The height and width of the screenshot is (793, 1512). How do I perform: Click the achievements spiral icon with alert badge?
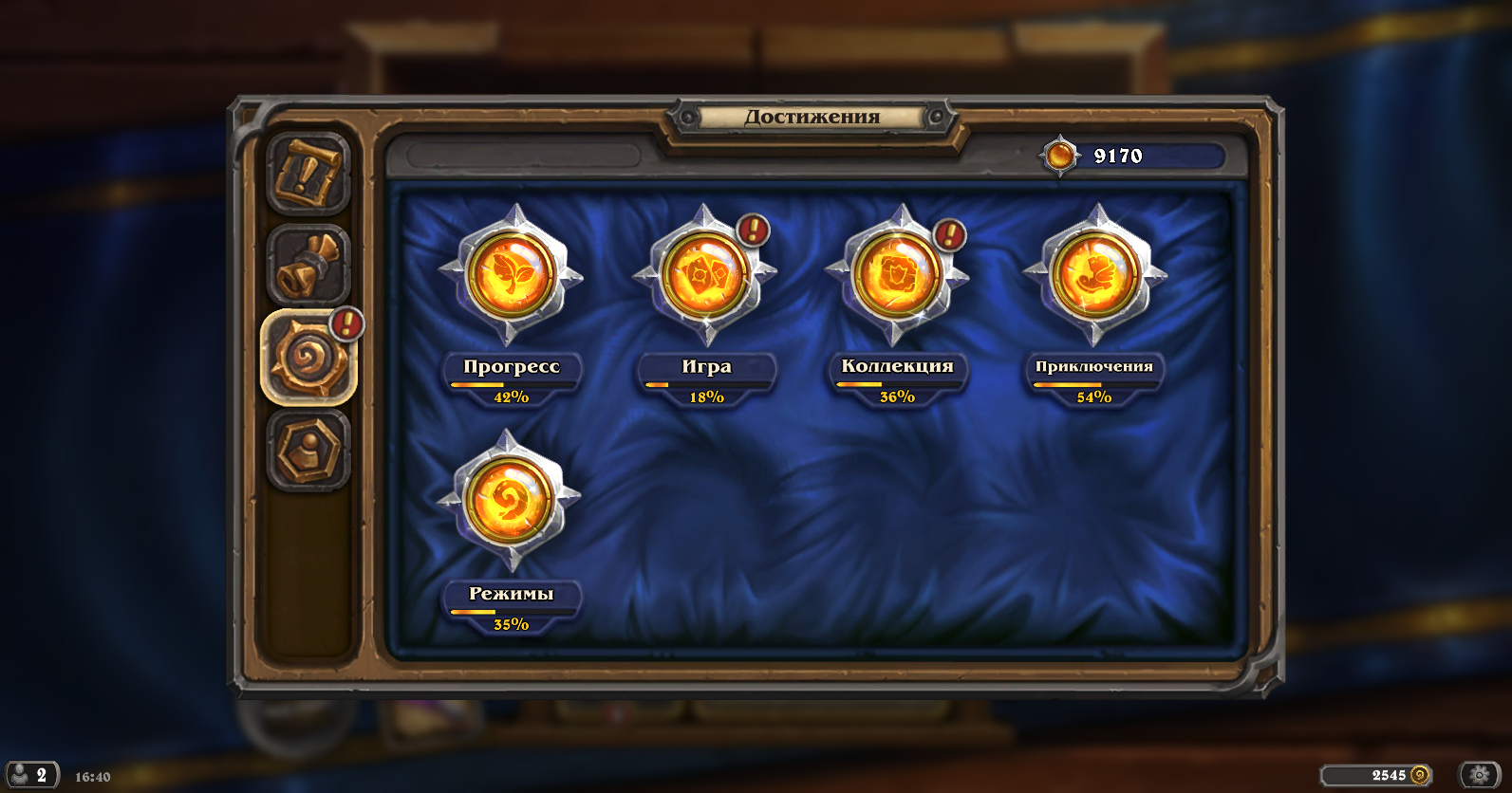tap(308, 357)
